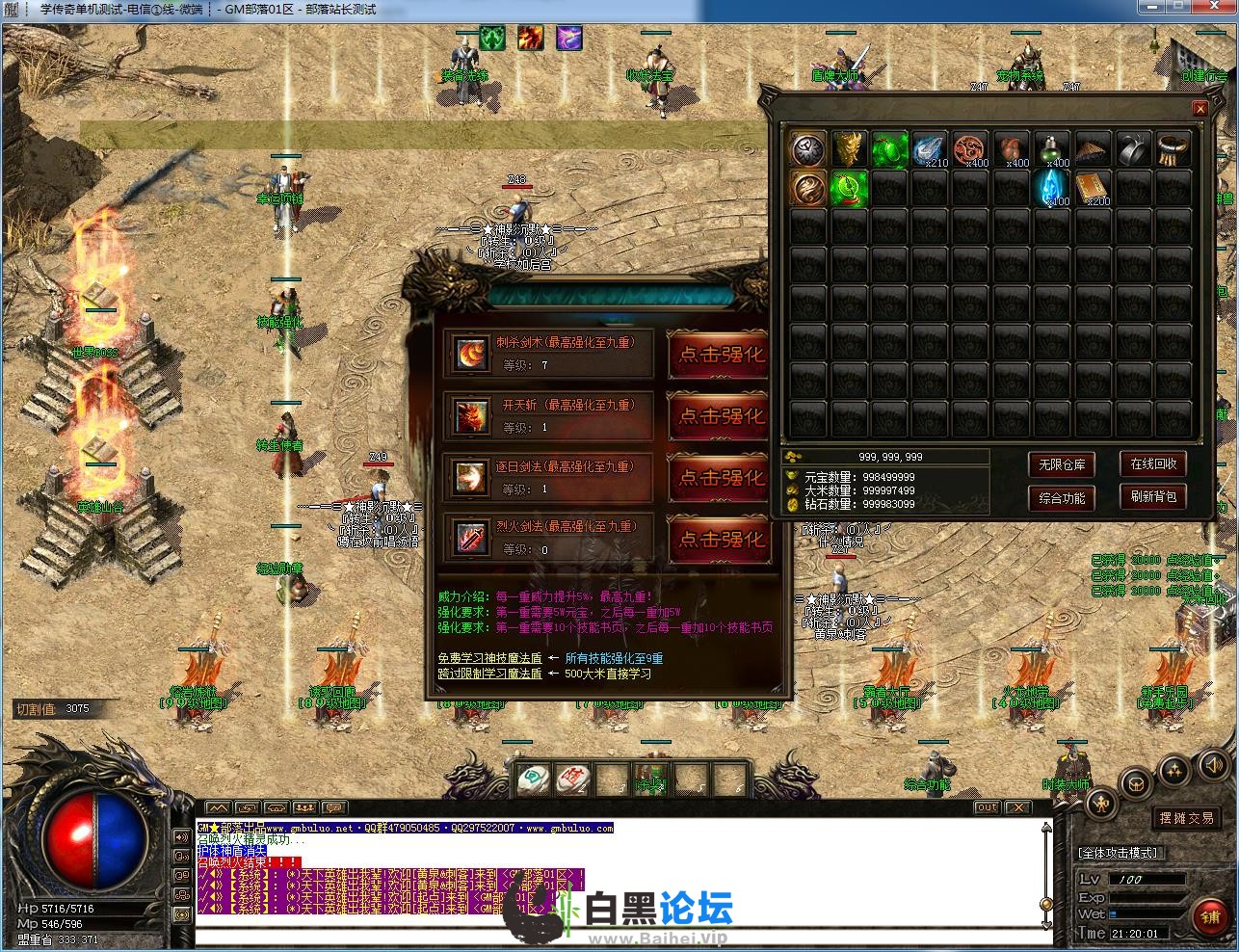Open the 摆摊交易 stall trading button
The width and height of the screenshot is (1239, 952).
1186,817
